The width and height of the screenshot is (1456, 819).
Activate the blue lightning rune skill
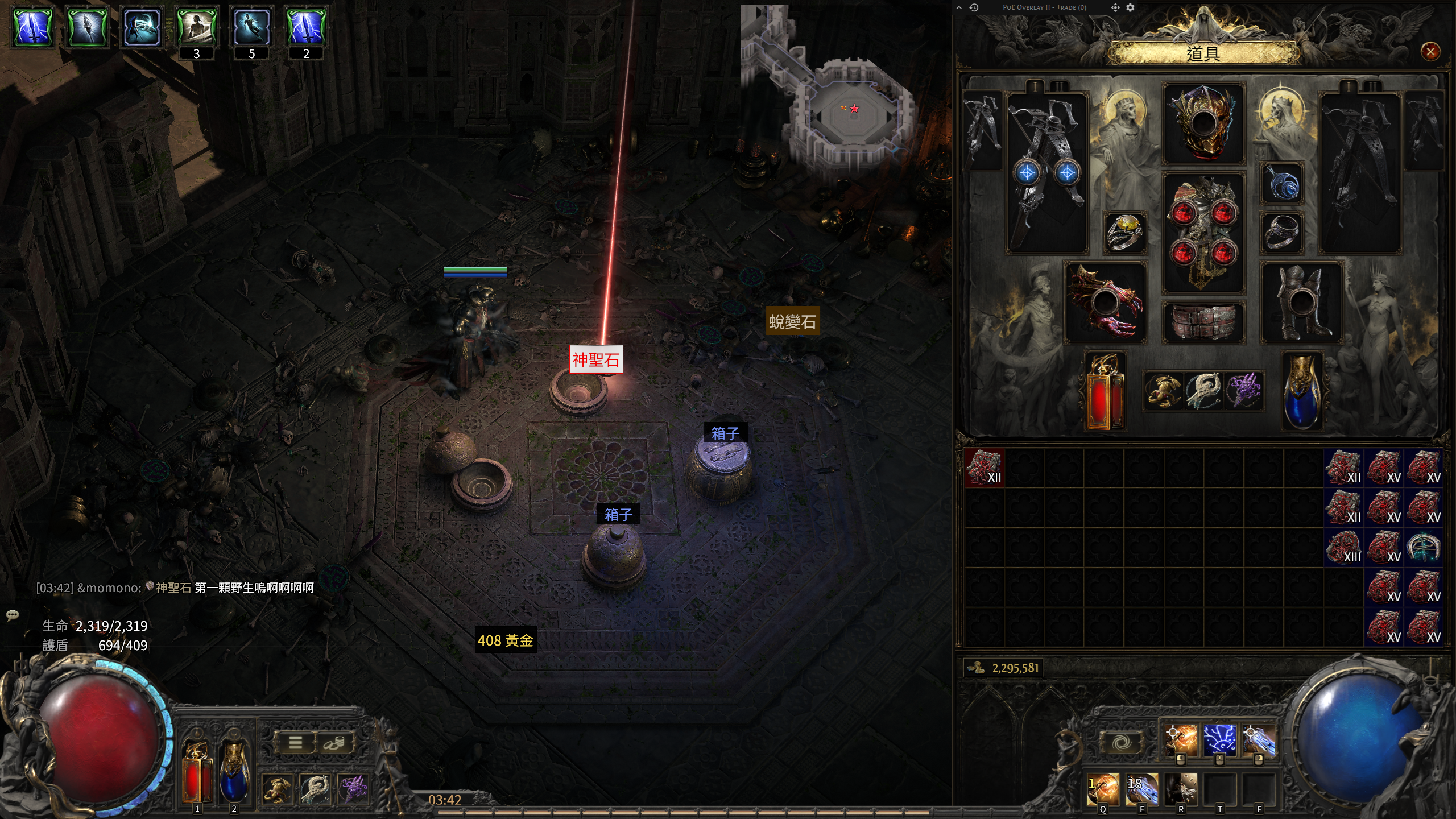1219,739
